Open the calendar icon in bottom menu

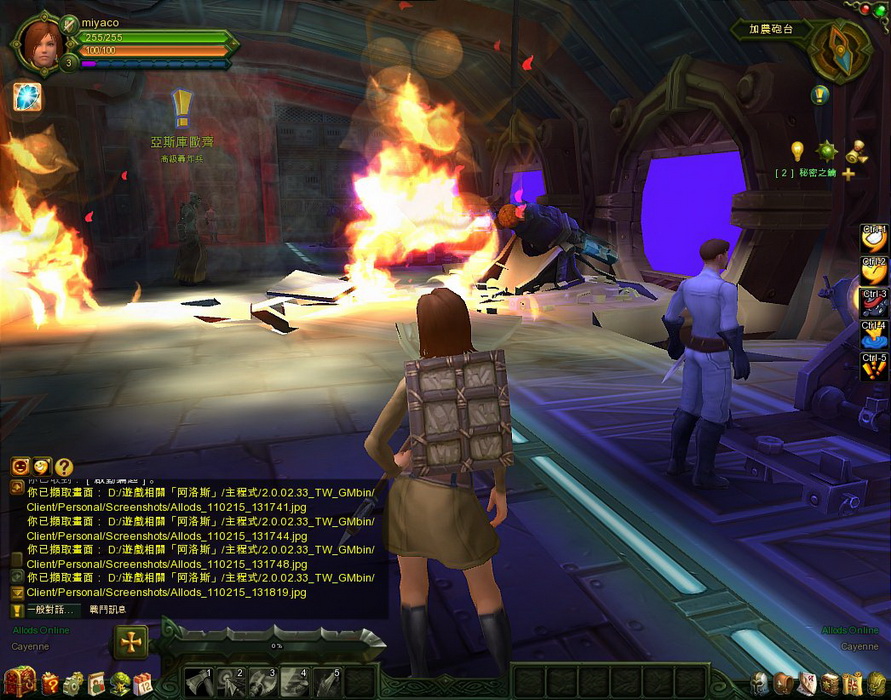(143, 684)
